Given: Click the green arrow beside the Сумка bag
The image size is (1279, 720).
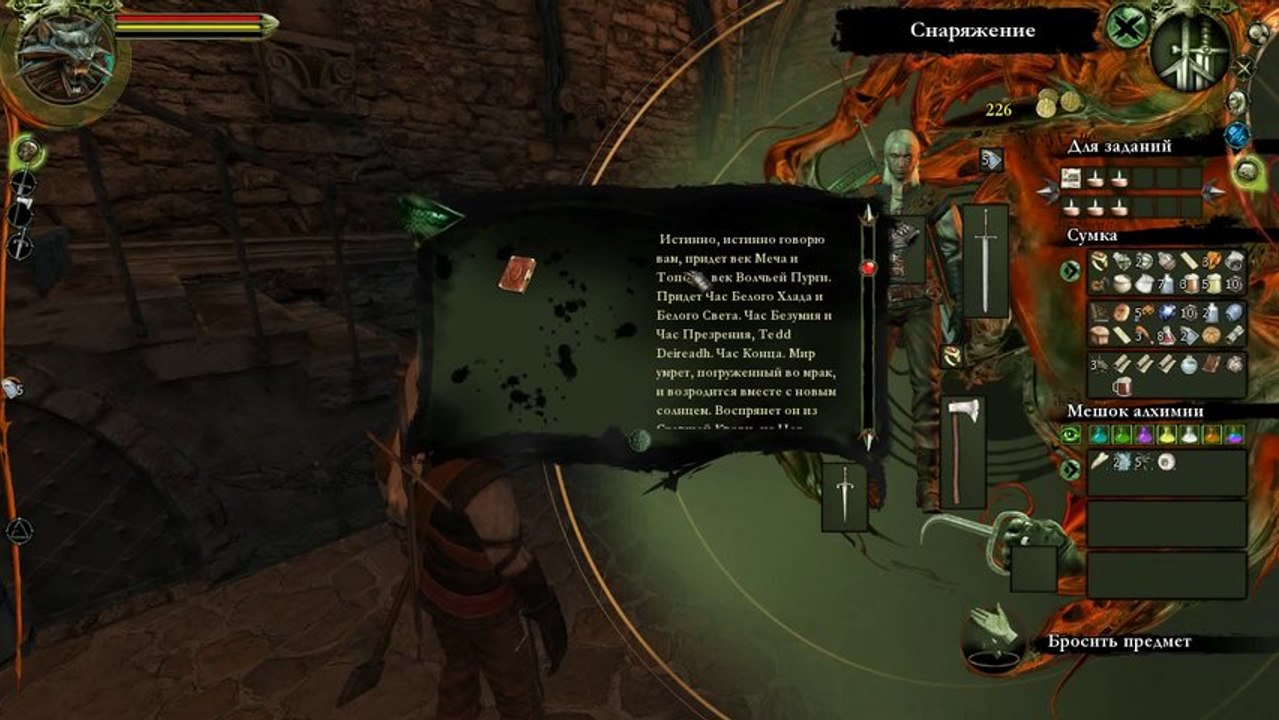Looking at the screenshot, I should coord(1071,270).
